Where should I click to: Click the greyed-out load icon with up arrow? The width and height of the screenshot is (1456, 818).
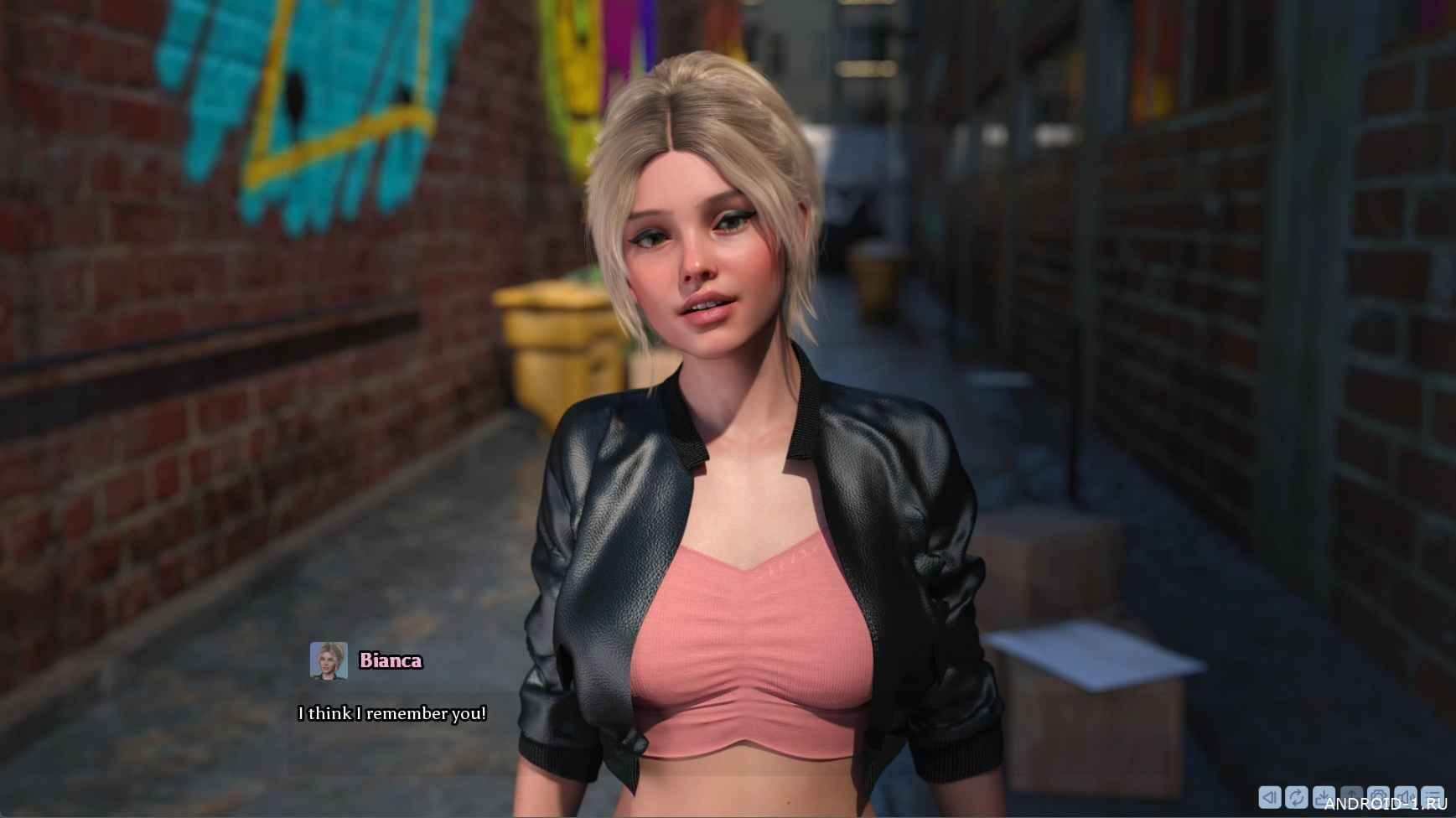tap(1351, 796)
